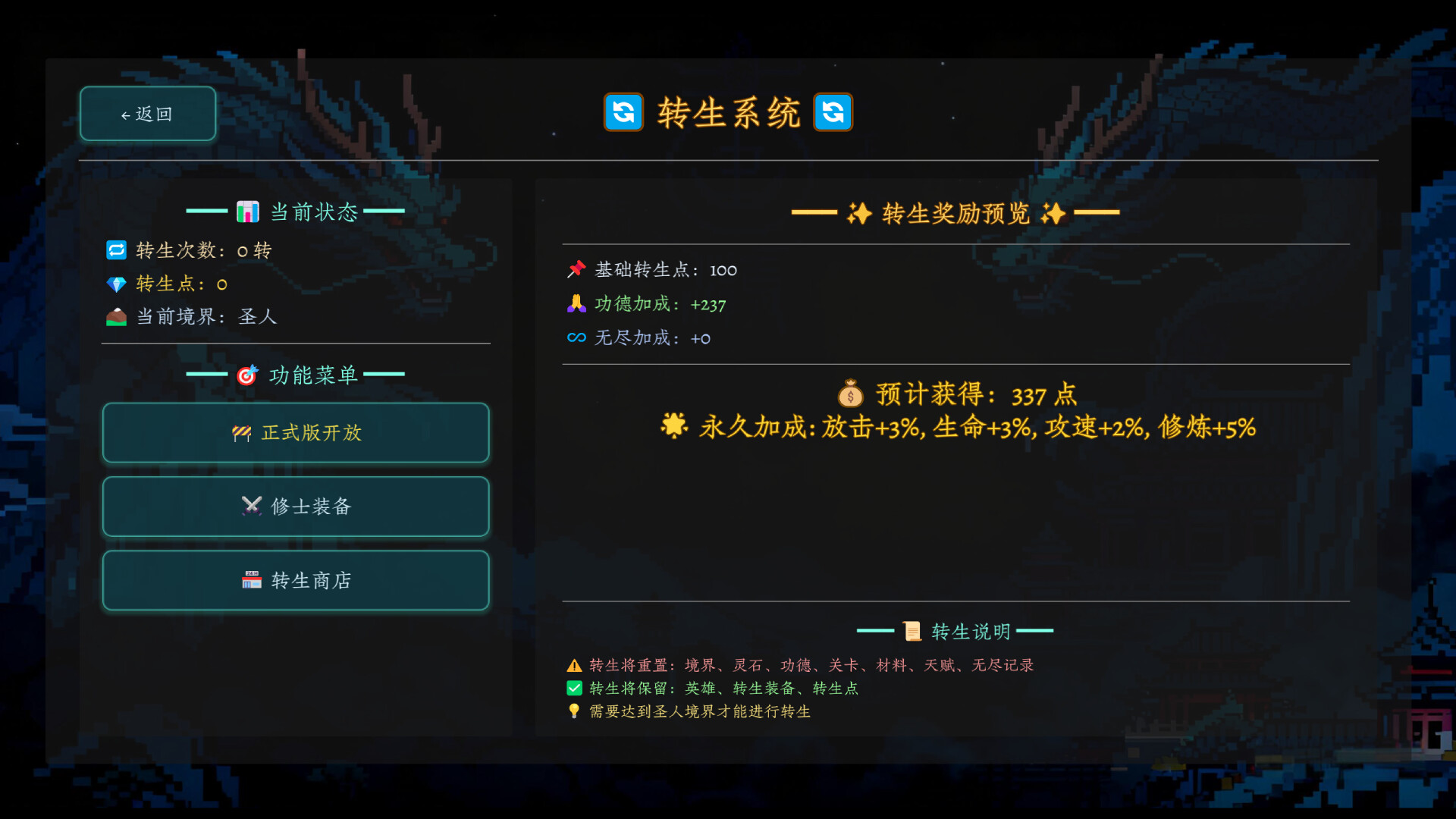Open the 修士装备 equipment panel
Viewport: 1456px width, 819px height.
pos(296,507)
